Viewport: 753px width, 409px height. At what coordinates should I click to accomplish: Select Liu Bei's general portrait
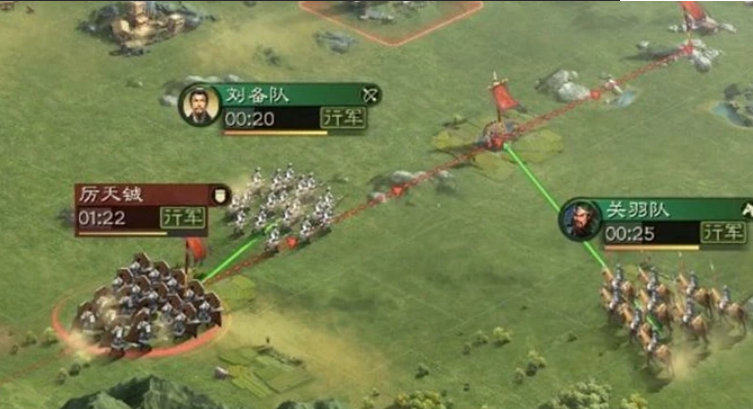199,105
